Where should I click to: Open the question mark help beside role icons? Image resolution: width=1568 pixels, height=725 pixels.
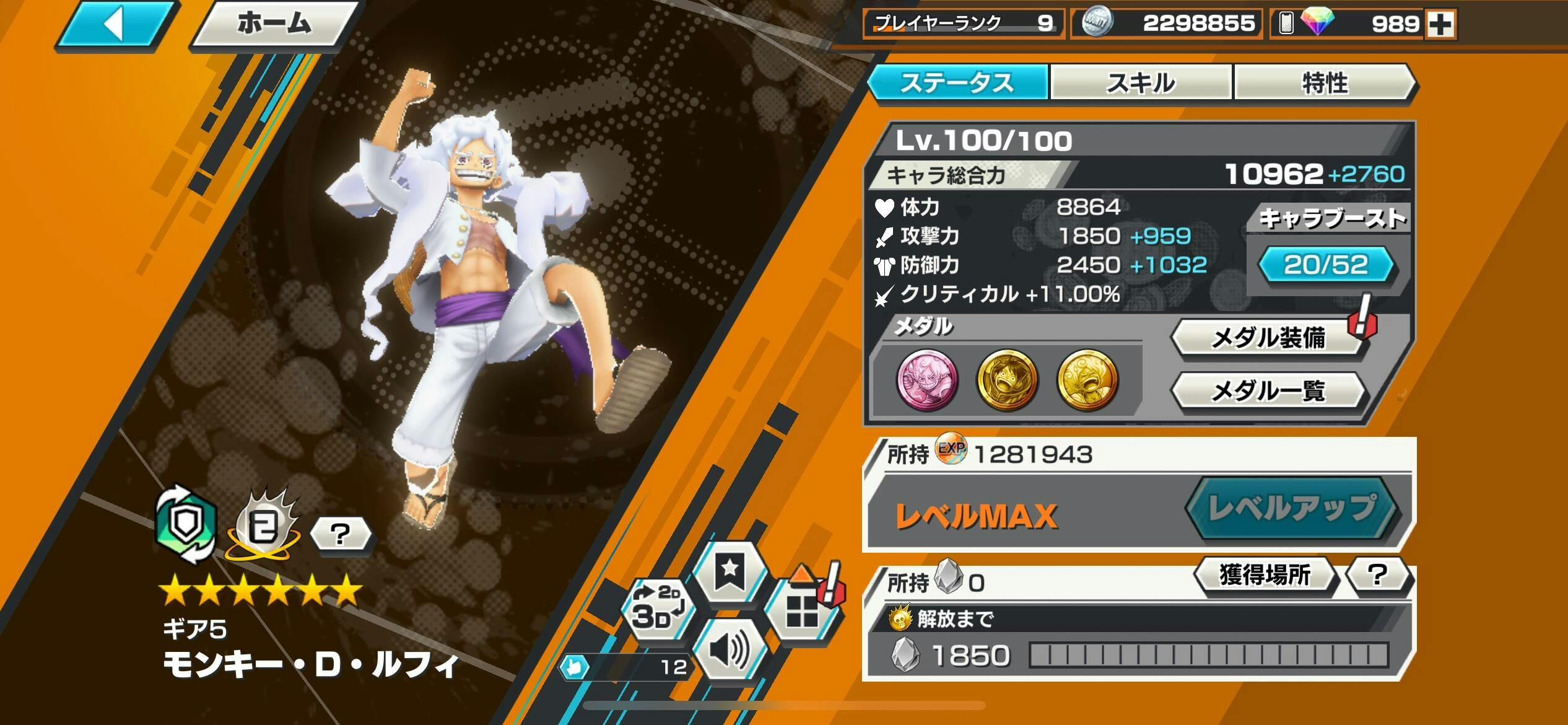click(340, 534)
